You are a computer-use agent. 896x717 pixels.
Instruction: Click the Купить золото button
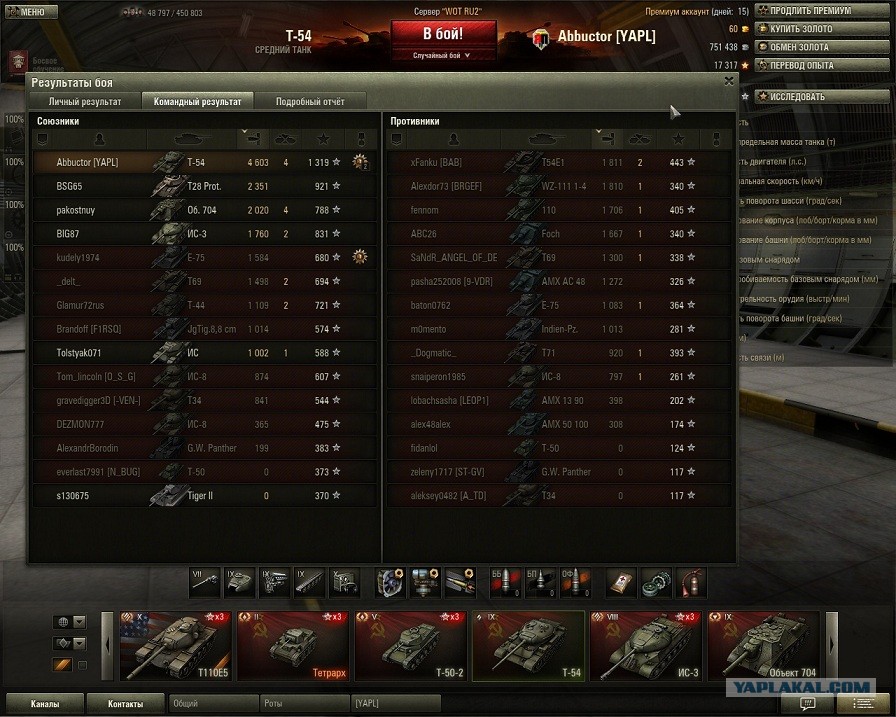coord(806,29)
